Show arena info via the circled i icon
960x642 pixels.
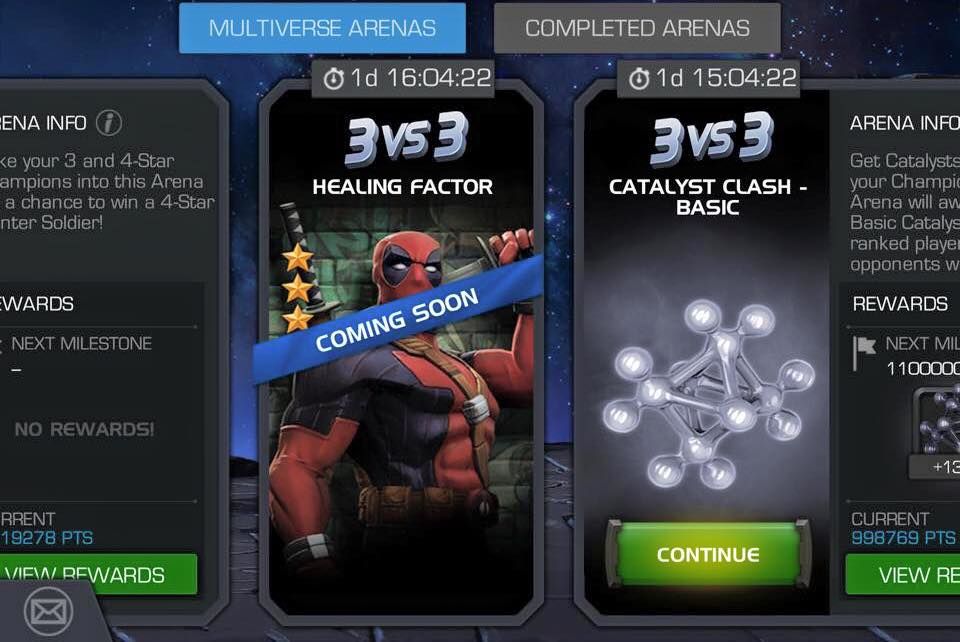click(108, 123)
